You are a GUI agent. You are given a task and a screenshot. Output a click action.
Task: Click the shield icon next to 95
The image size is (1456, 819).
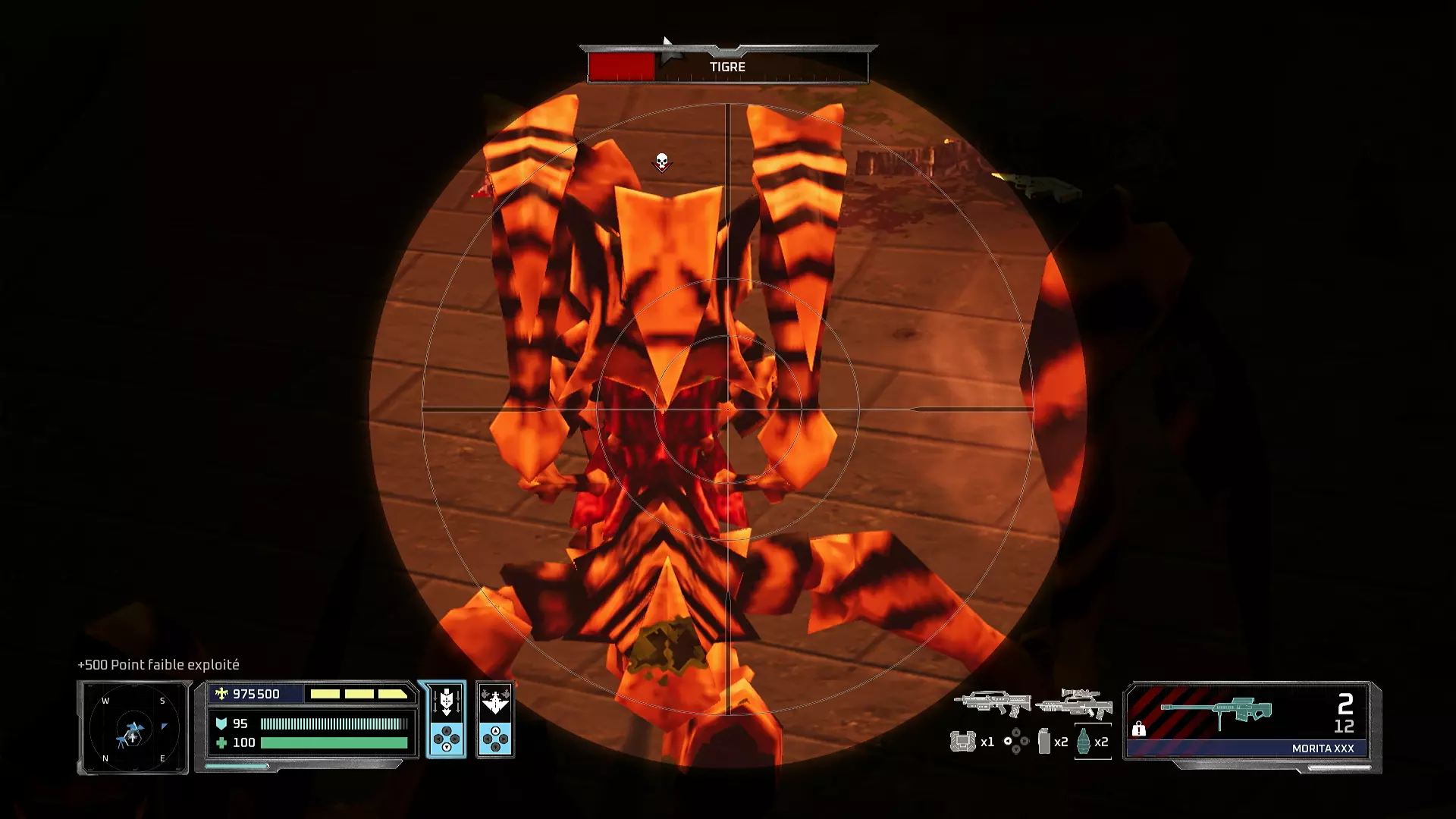click(x=222, y=724)
